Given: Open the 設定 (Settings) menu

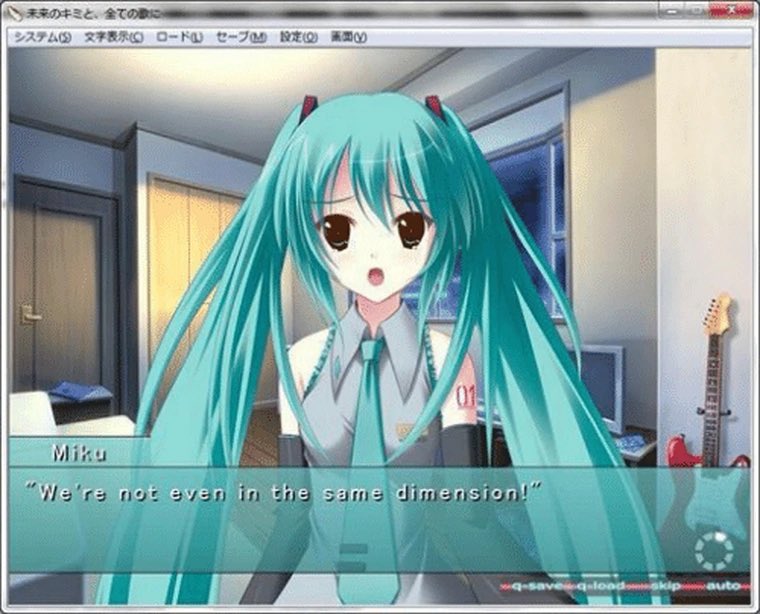Looking at the screenshot, I should (x=298, y=37).
